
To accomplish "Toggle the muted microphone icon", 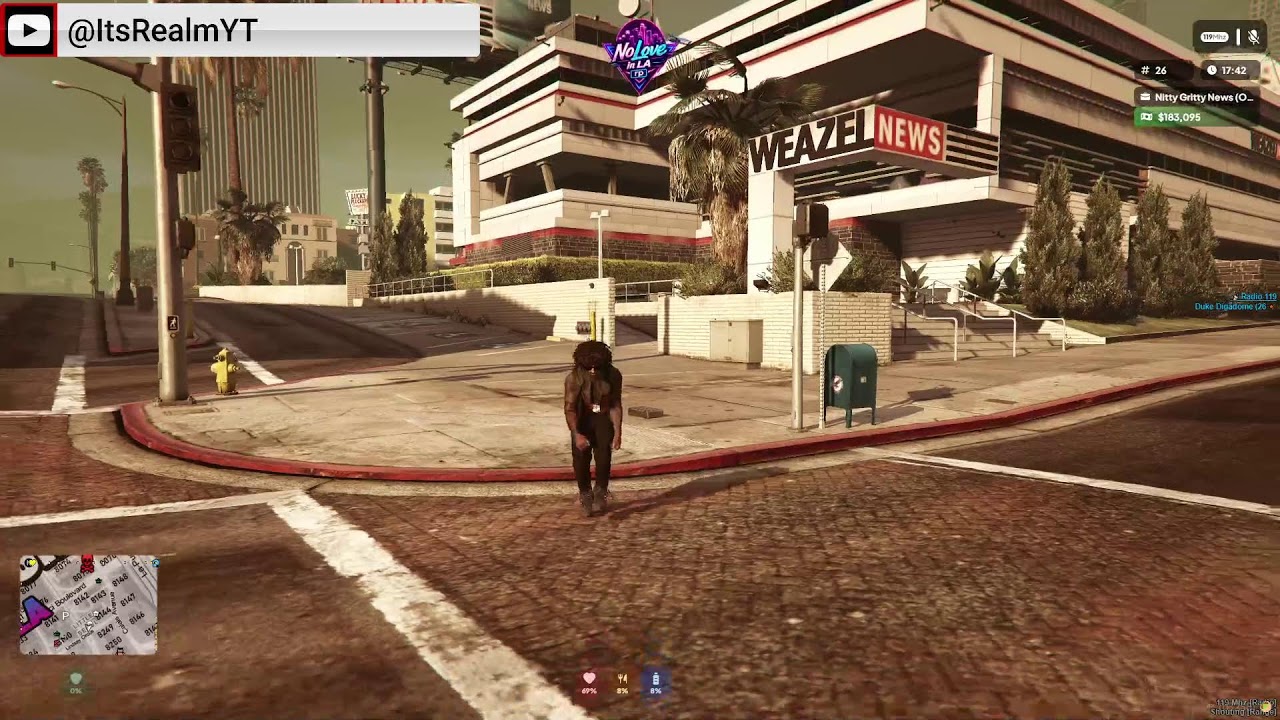I will coord(1251,37).
